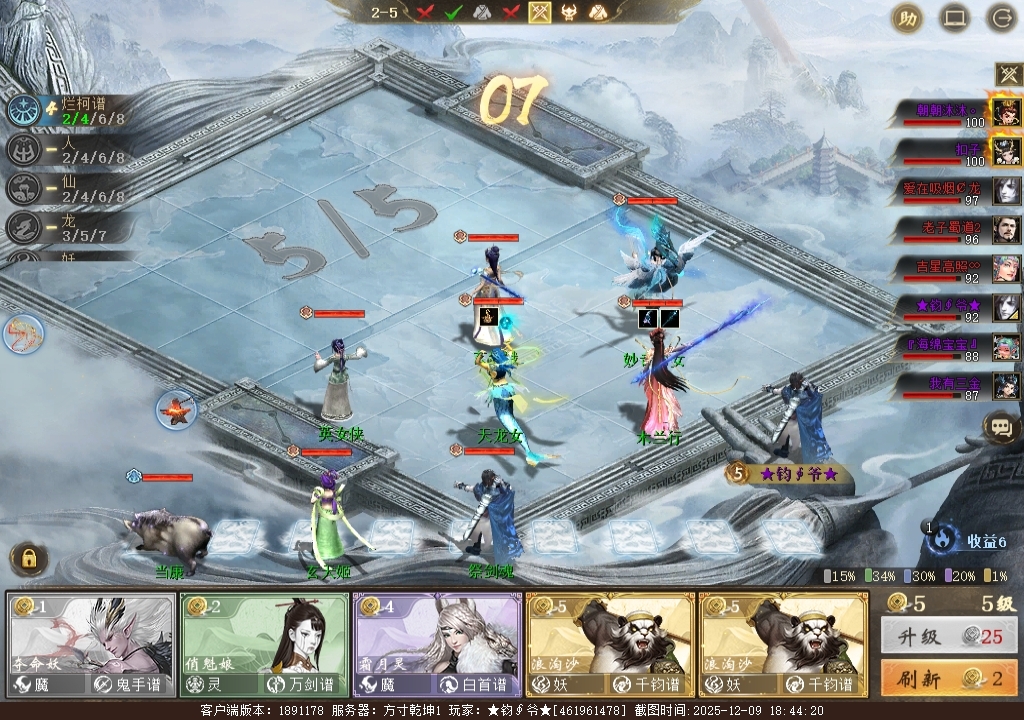Open the 助 helper button

(x=907, y=18)
